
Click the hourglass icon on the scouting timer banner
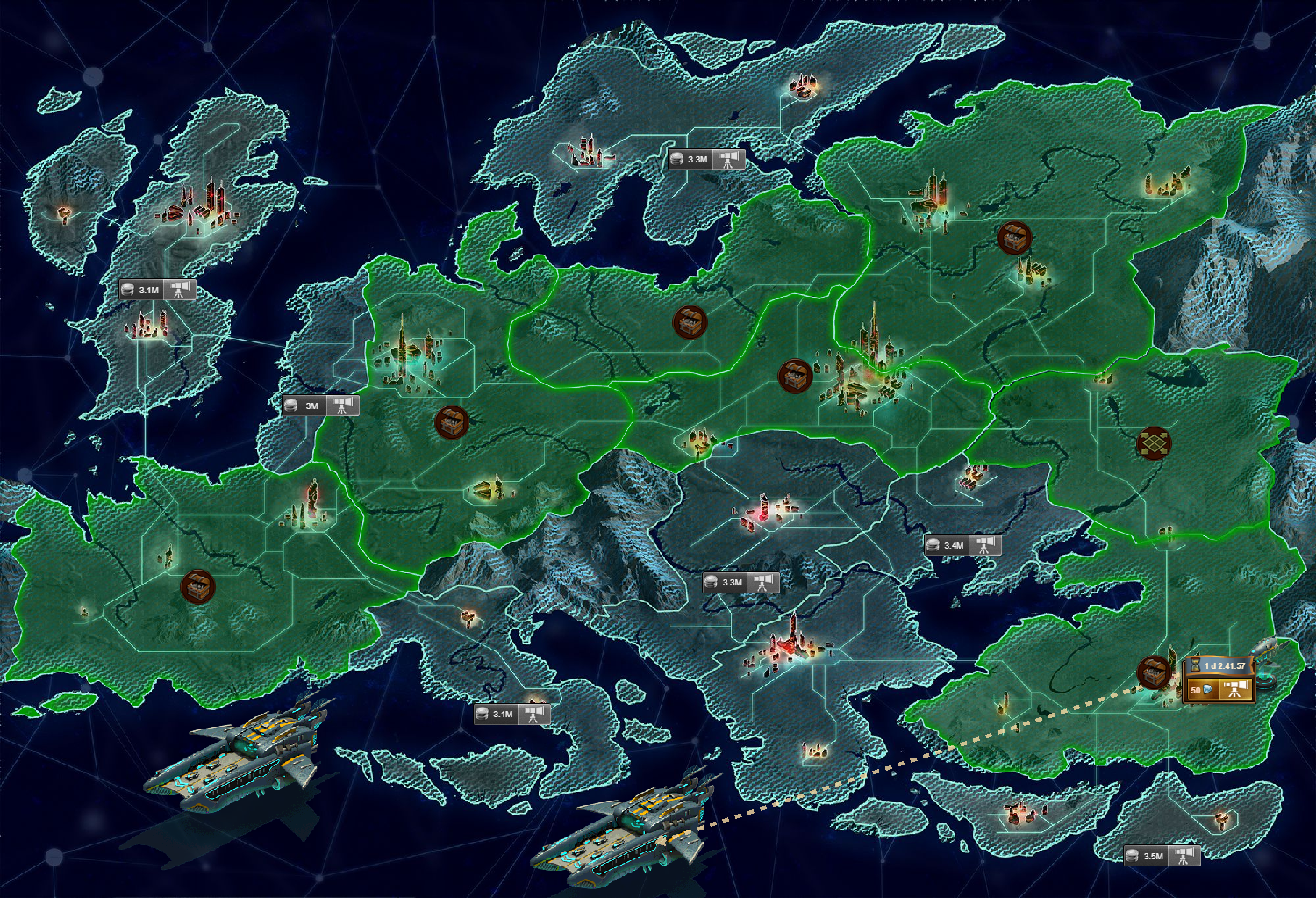click(x=1194, y=665)
